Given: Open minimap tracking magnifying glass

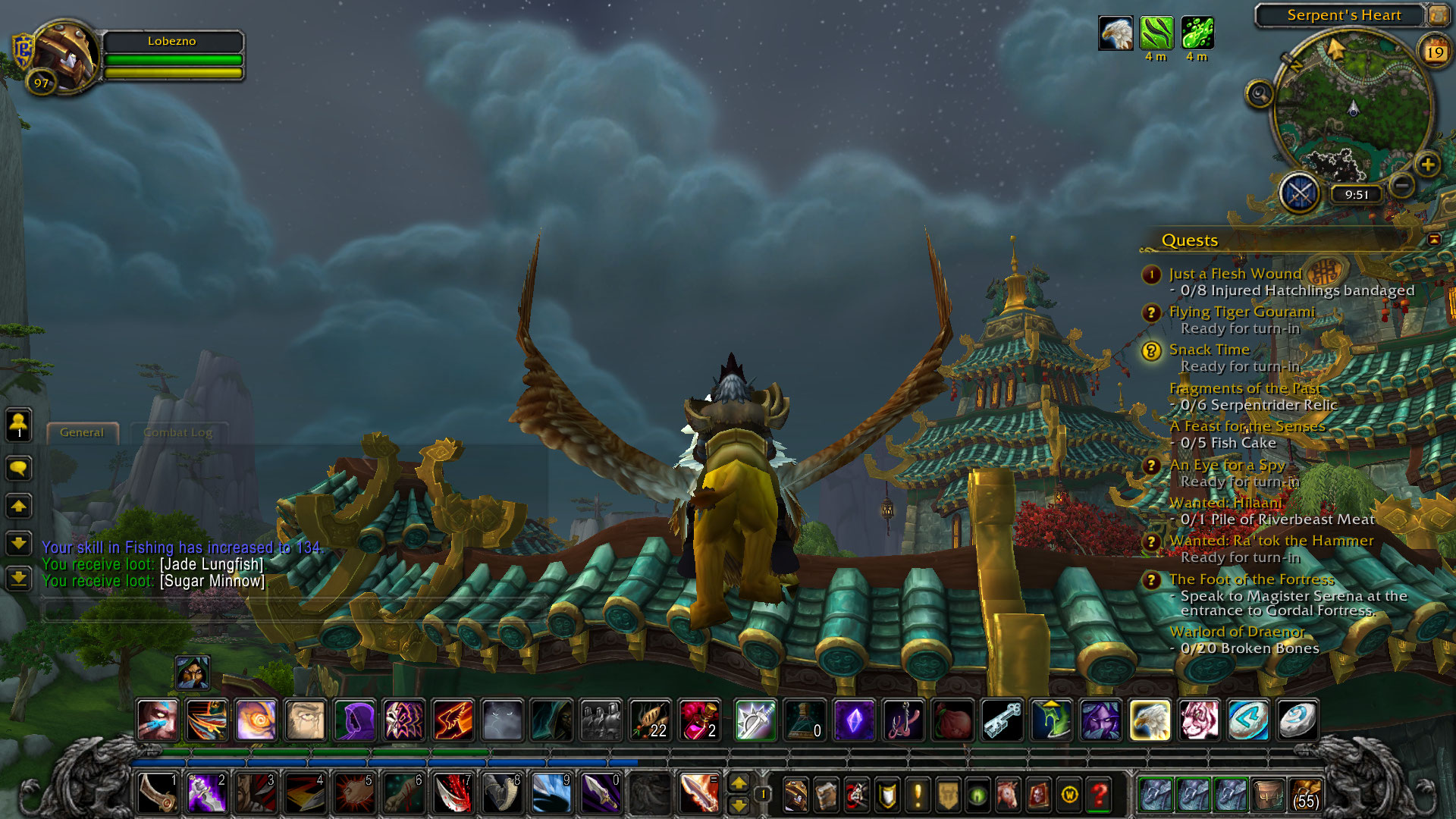Looking at the screenshot, I should click(1260, 94).
